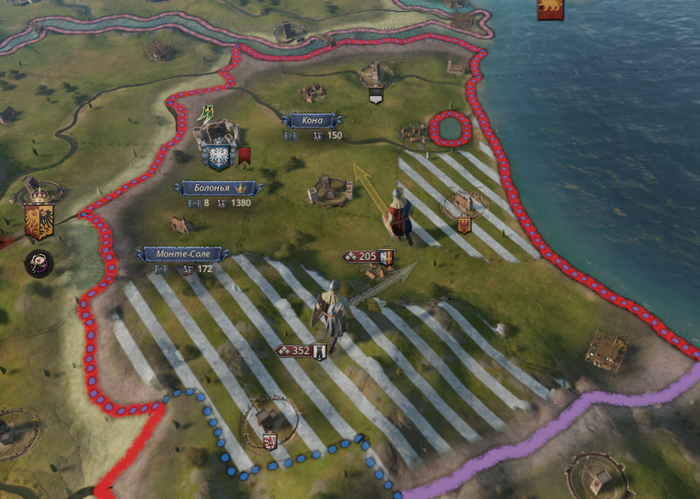Click the Кона barony label
700x499 pixels.
(313, 121)
